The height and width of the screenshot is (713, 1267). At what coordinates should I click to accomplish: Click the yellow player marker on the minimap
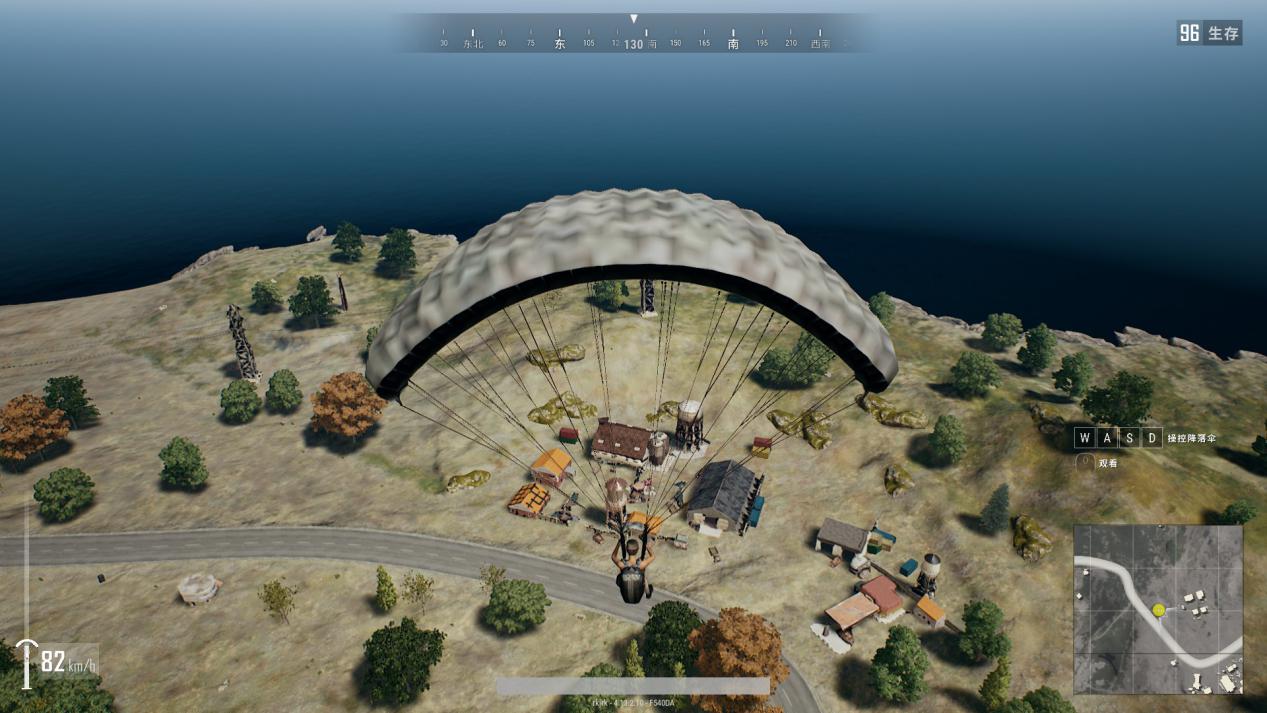(1158, 609)
